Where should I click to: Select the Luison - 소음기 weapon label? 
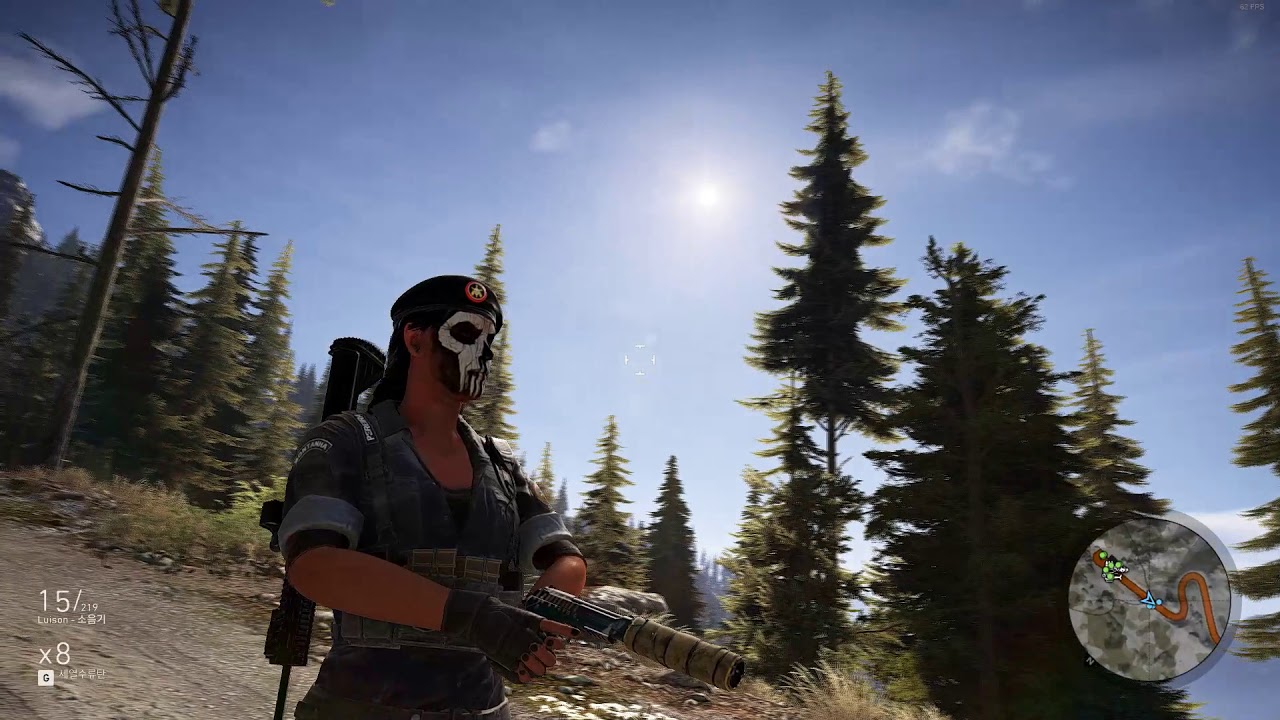[72, 620]
